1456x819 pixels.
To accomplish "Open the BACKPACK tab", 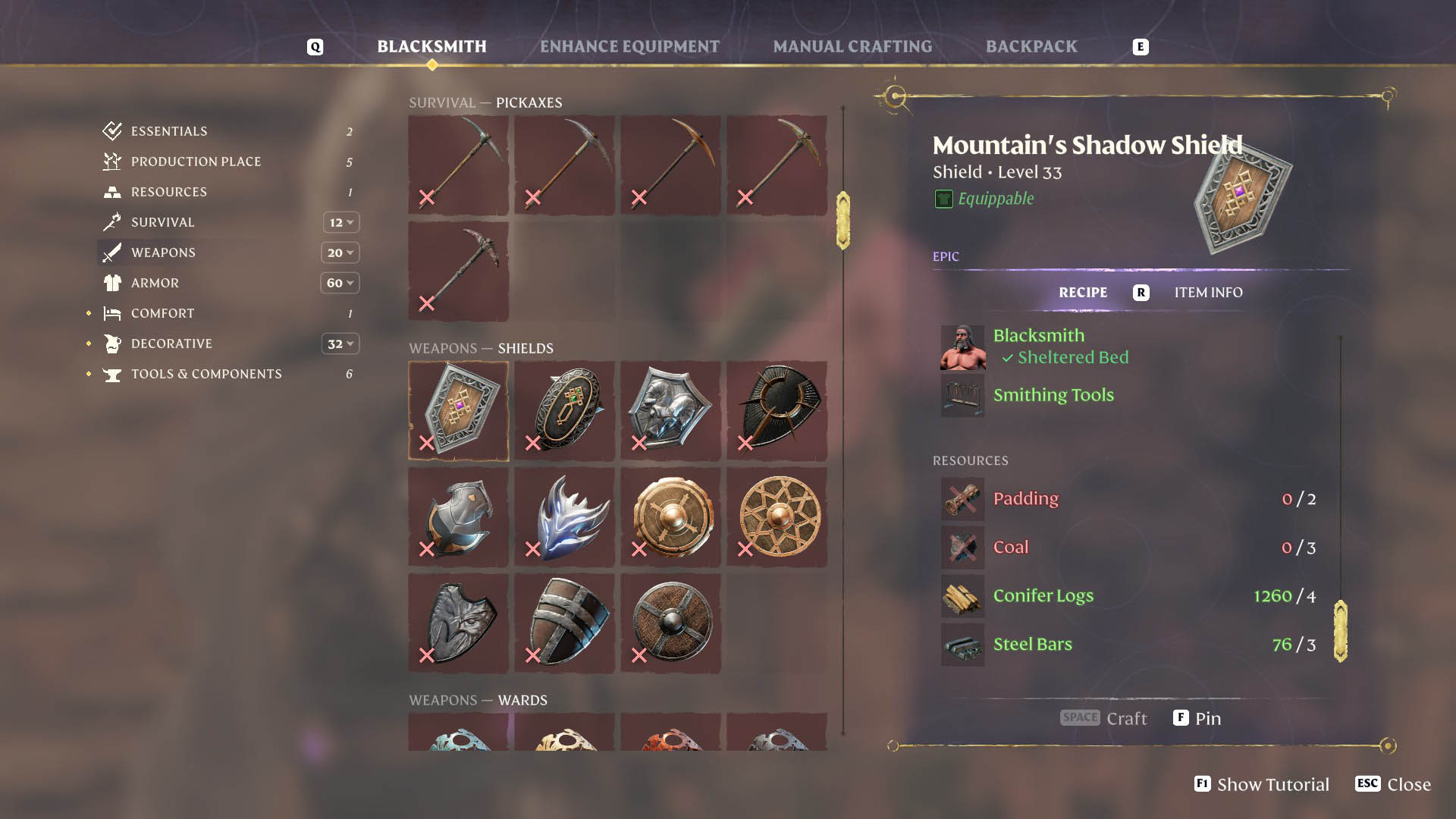I will pyautogui.click(x=1031, y=45).
